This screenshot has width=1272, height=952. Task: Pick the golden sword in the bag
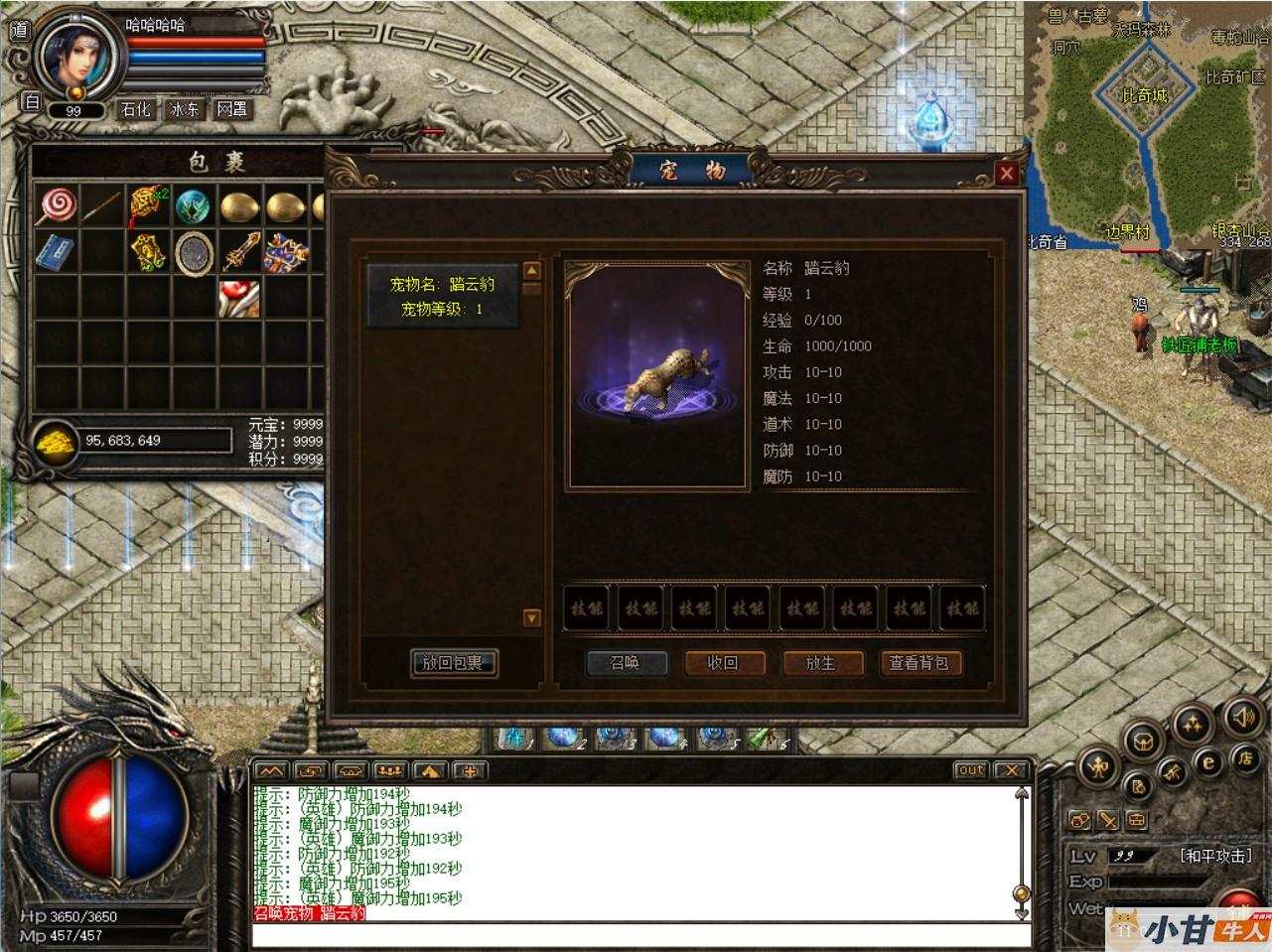pyautogui.click(x=240, y=253)
